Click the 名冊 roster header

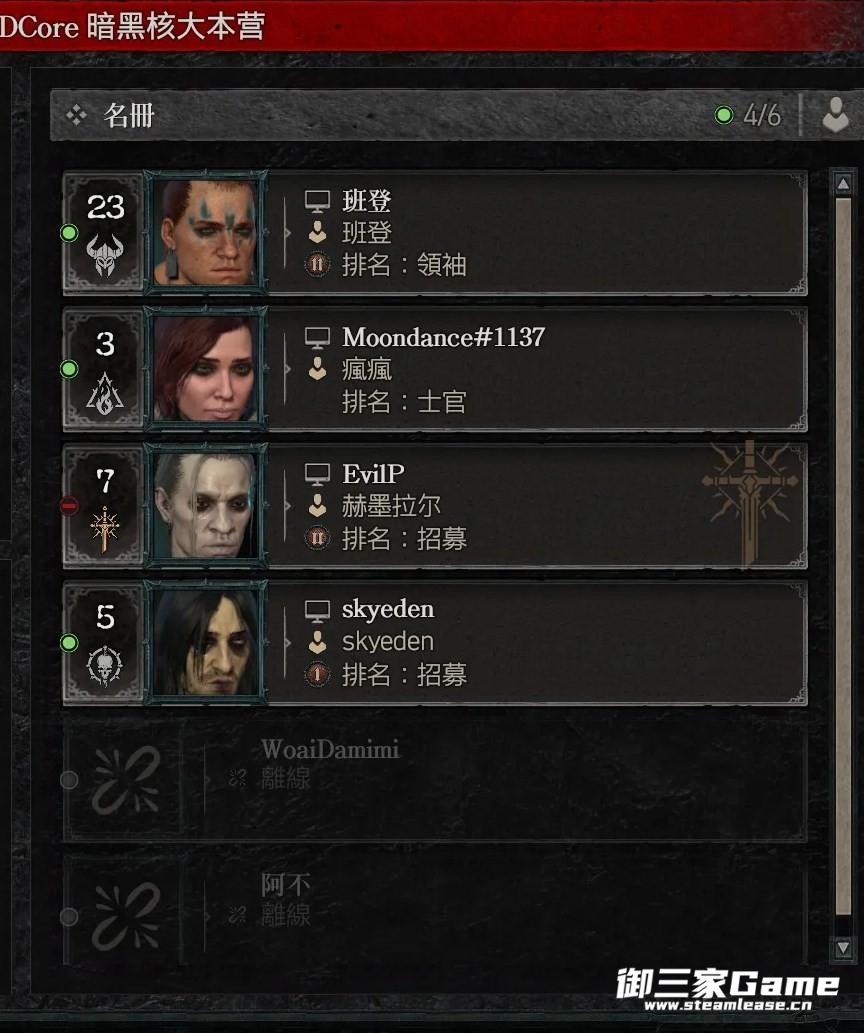click(130, 116)
